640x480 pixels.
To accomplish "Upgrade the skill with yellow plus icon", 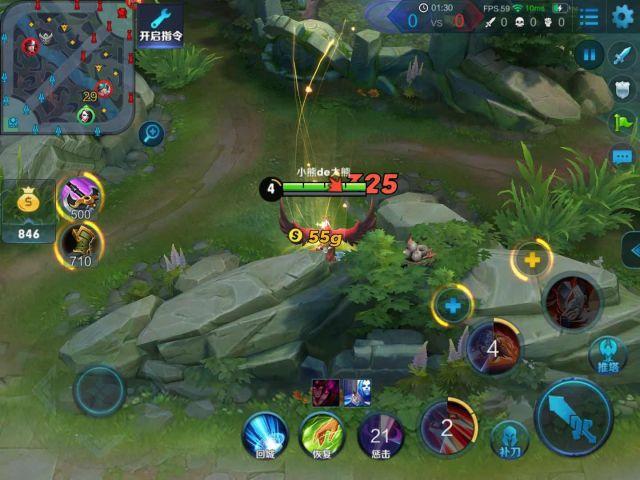I will point(531,260).
